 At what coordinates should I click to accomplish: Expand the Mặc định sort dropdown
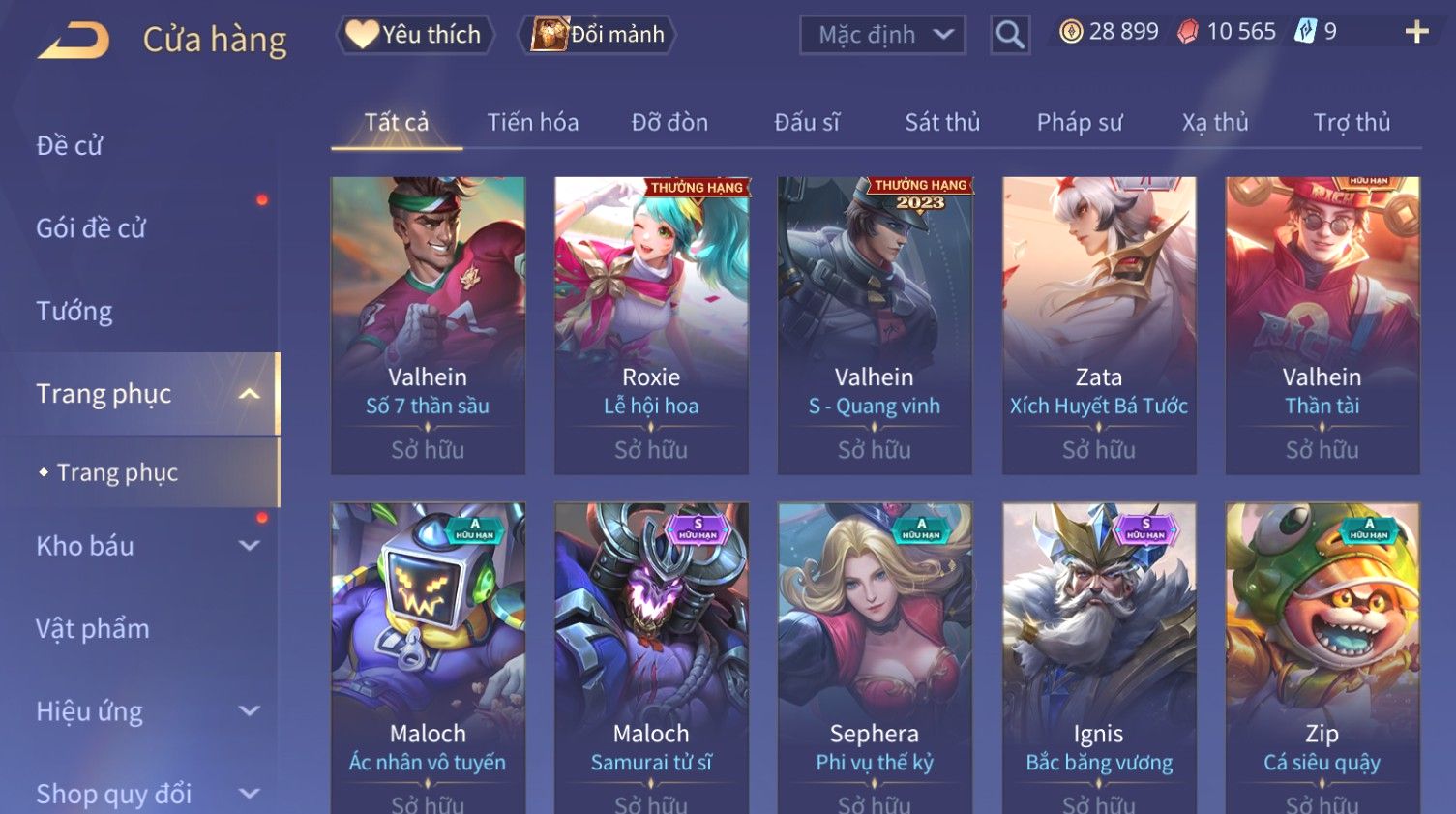(882, 36)
